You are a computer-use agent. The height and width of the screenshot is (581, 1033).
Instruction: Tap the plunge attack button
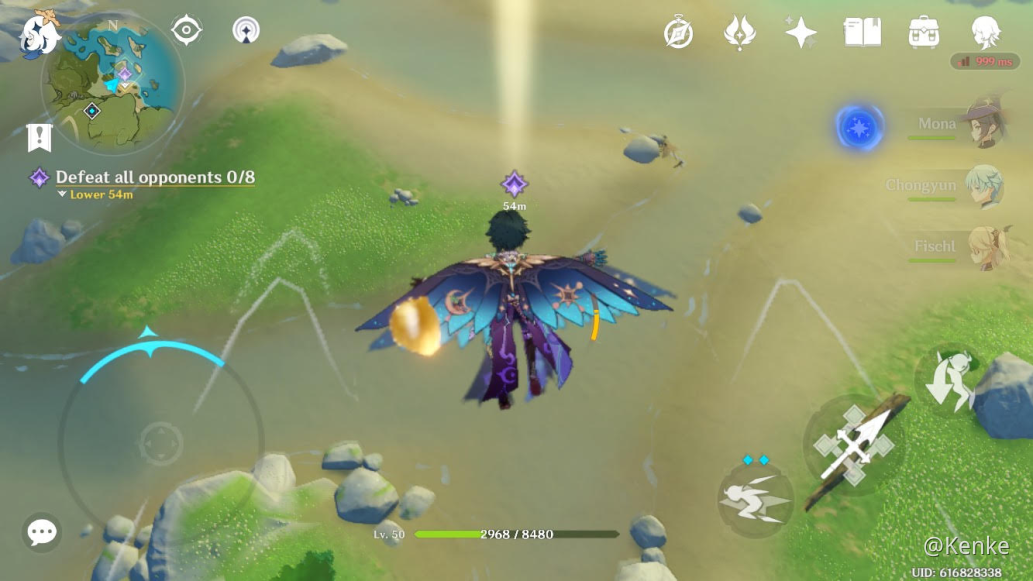[x=947, y=379]
